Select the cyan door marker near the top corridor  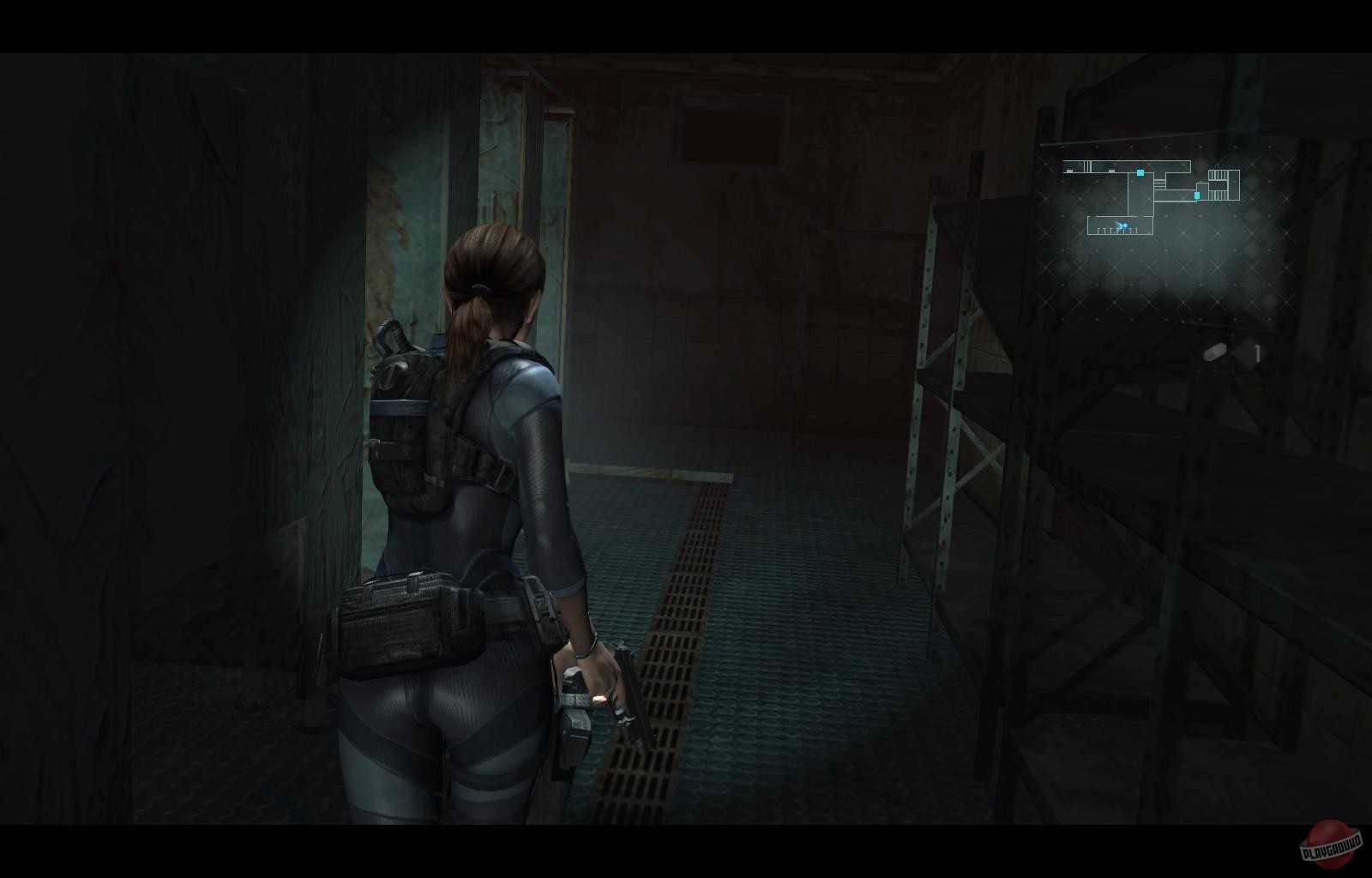tap(1140, 172)
